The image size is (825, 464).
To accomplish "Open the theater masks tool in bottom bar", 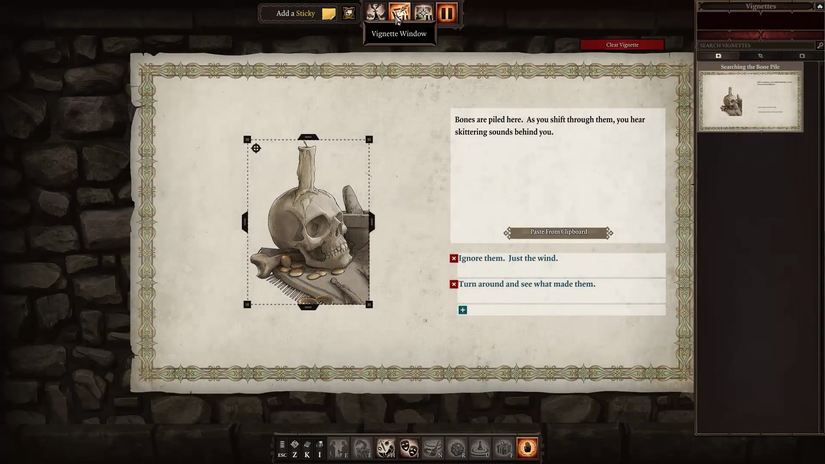I will point(409,449).
